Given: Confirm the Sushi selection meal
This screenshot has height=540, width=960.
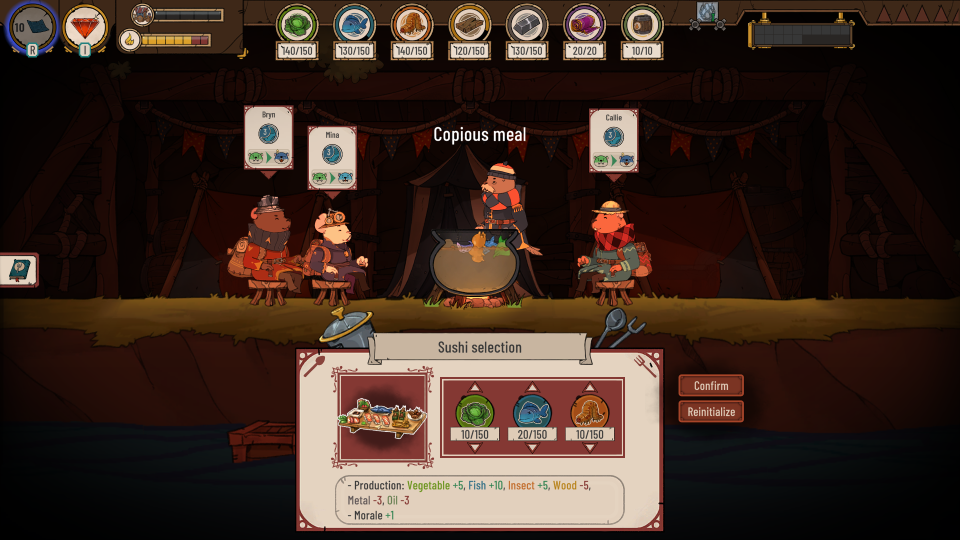Looking at the screenshot, I should click(x=711, y=386).
